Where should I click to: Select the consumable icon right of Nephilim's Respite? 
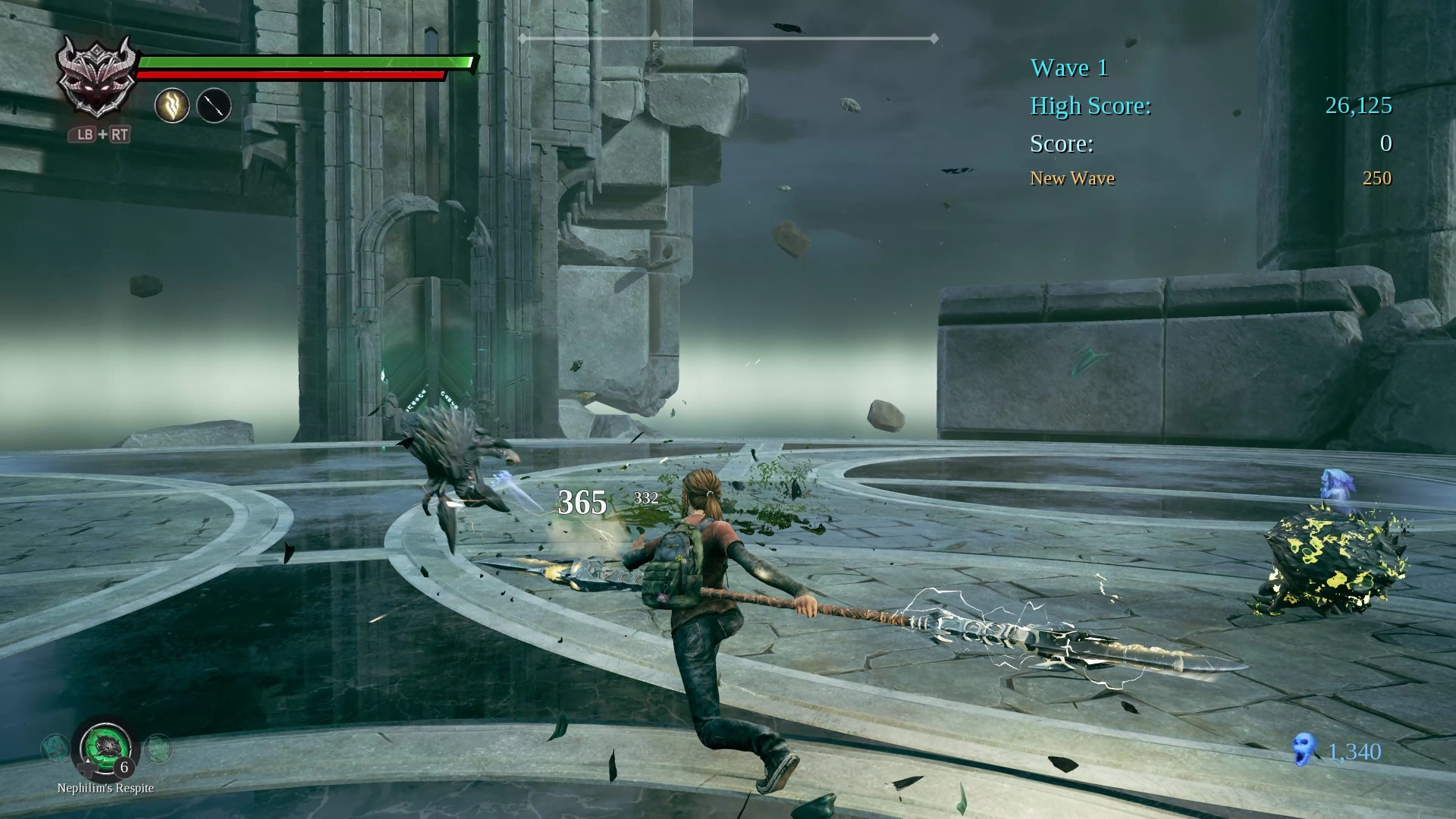click(x=158, y=748)
